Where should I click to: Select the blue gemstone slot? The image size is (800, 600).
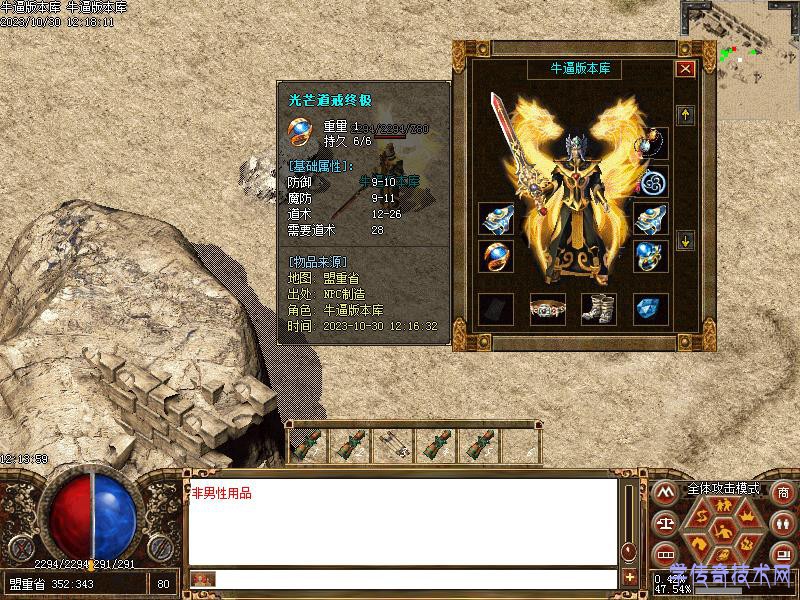650,309
